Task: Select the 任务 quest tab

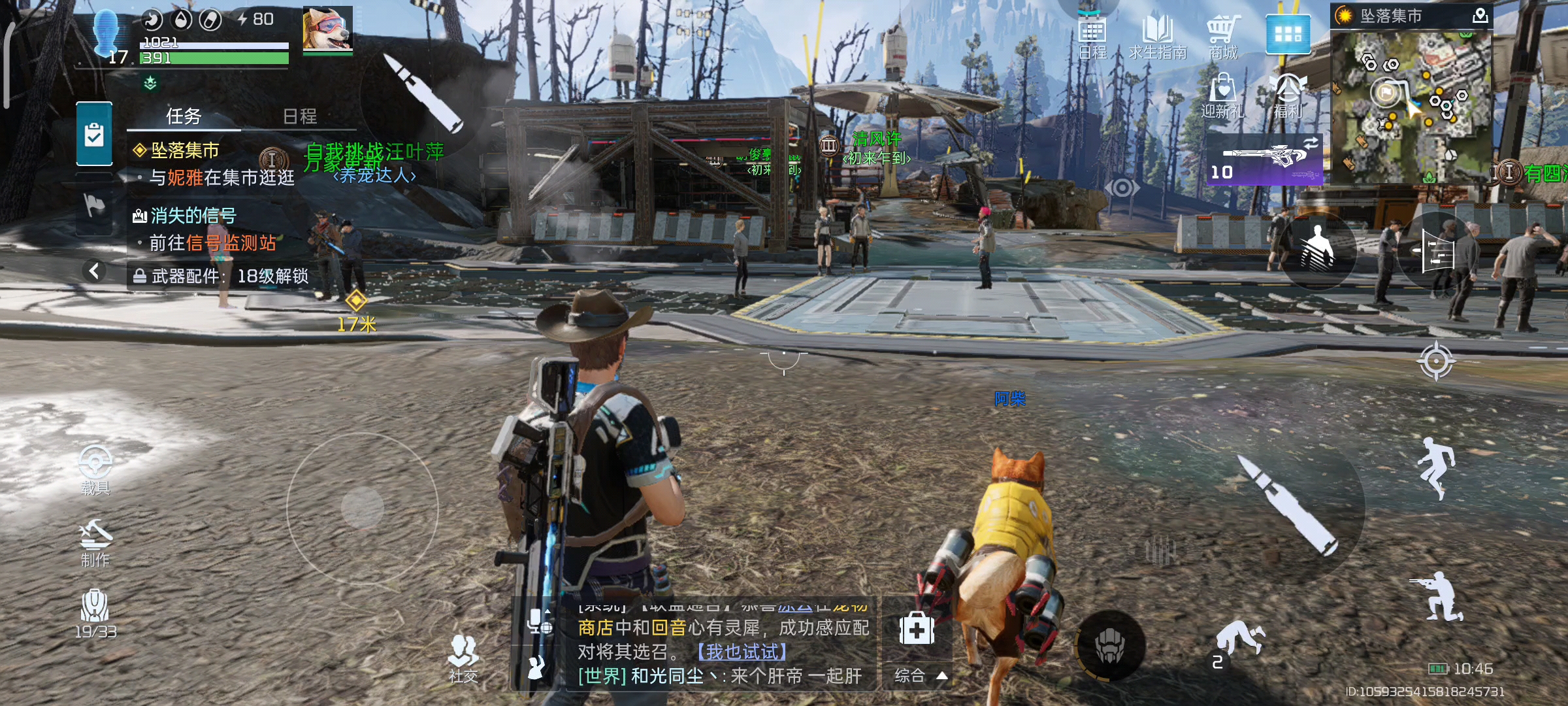Action: (184, 116)
